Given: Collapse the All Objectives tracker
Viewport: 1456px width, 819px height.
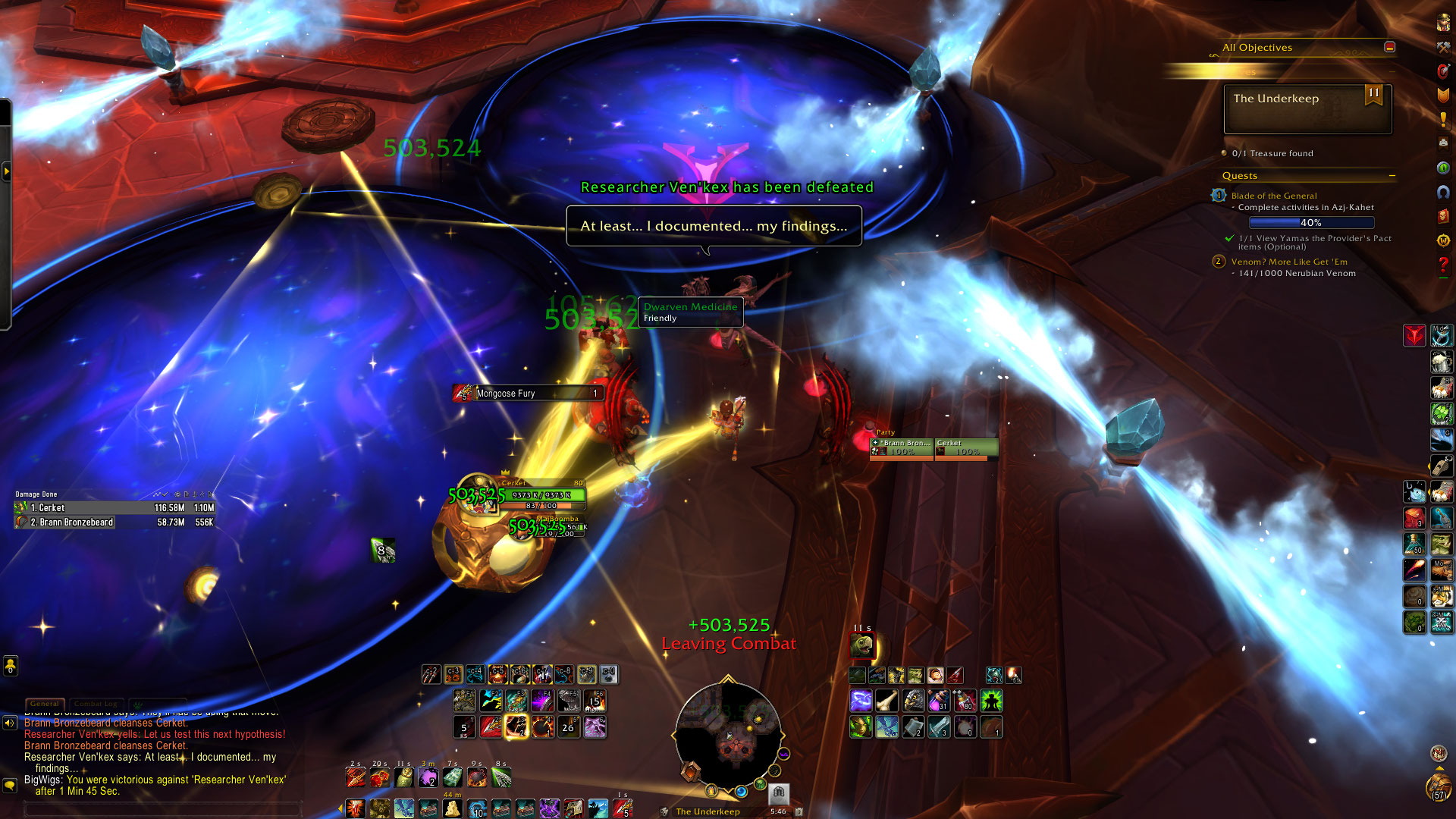Looking at the screenshot, I should click(1389, 47).
